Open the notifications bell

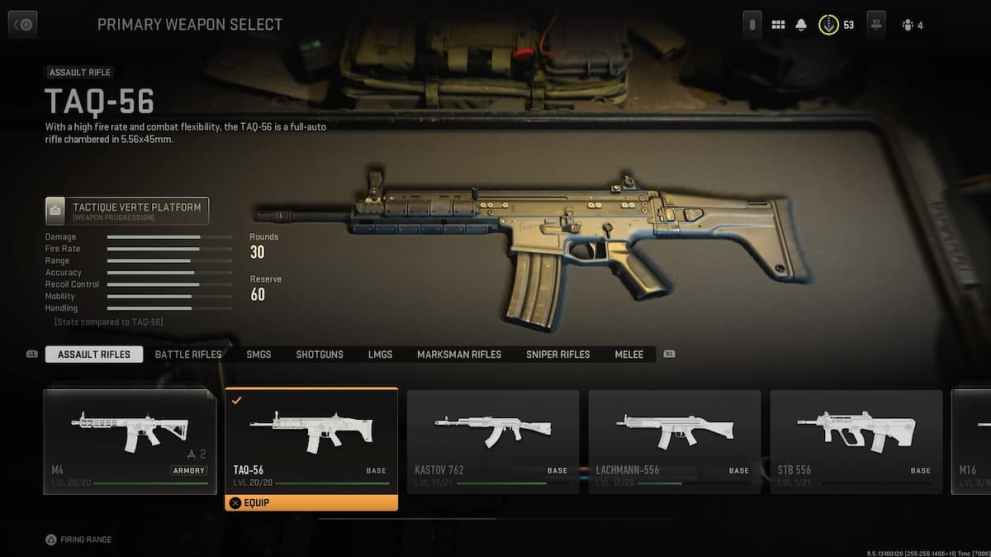click(x=801, y=25)
